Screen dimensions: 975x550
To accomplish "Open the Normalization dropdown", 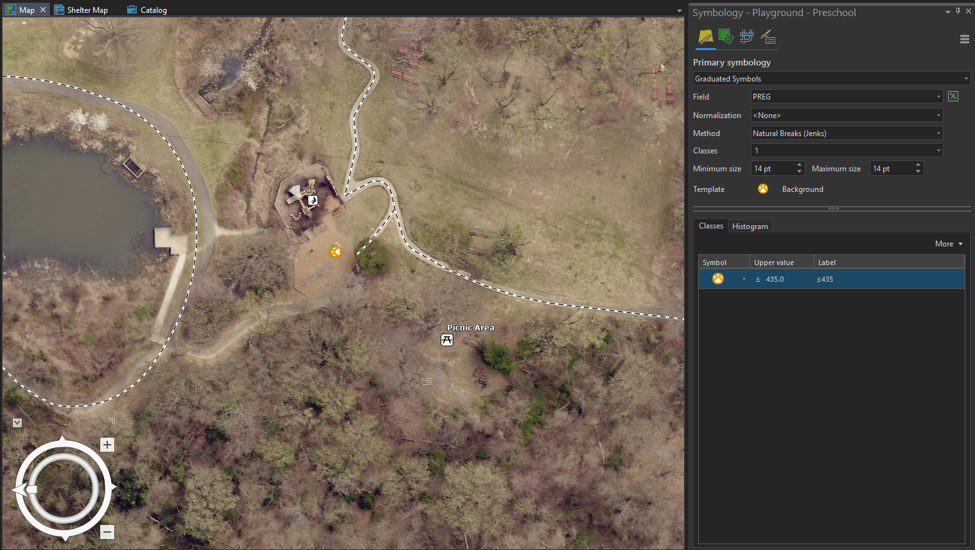I will (847, 115).
